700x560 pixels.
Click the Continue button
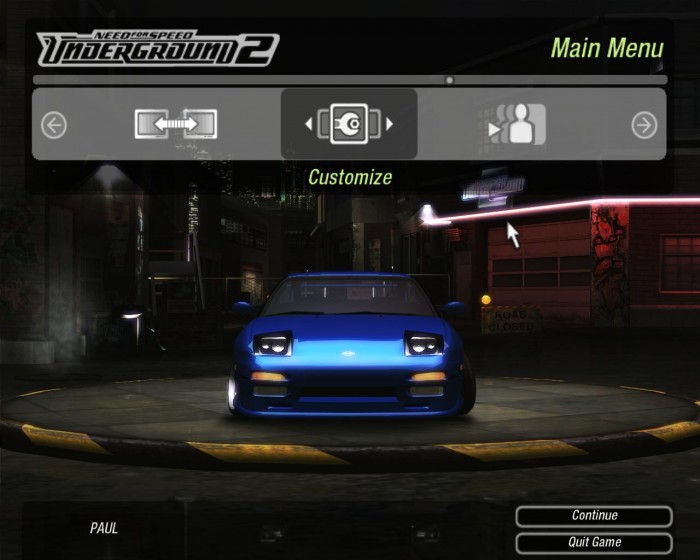point(594,516)
